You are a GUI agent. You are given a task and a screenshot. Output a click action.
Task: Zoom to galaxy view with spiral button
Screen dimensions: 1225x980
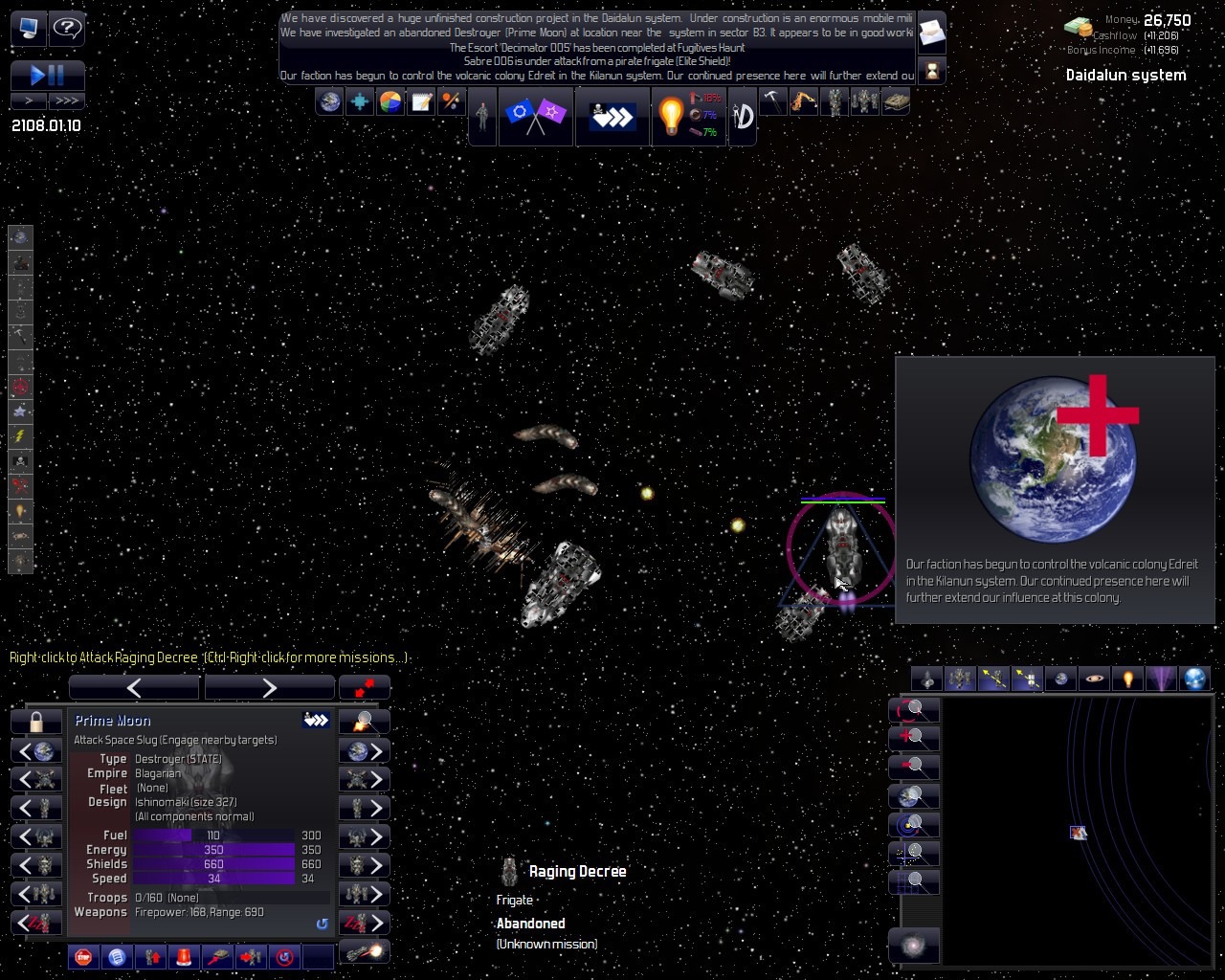click(914, 946)
